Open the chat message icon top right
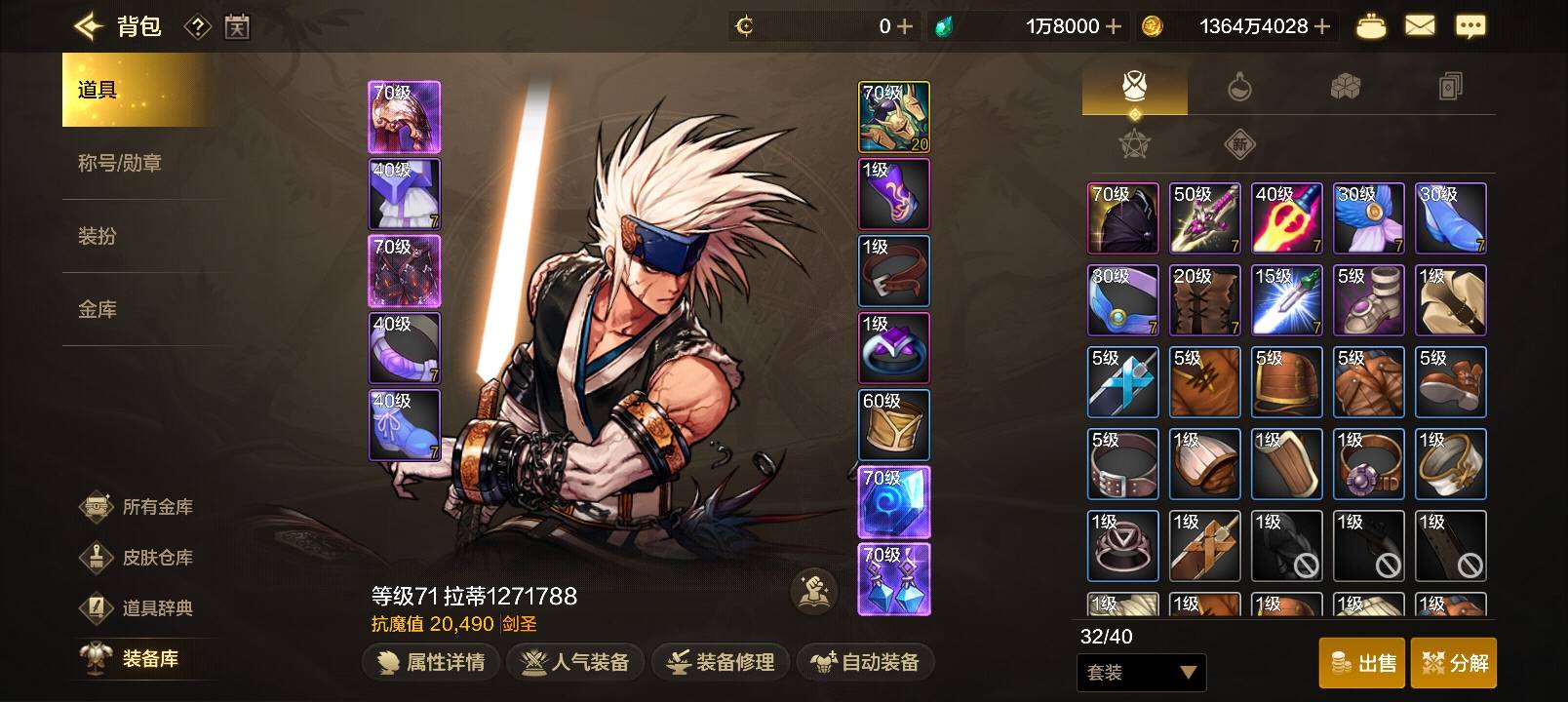Viewport: 1568px width, 702px height. coord(1472,25)
